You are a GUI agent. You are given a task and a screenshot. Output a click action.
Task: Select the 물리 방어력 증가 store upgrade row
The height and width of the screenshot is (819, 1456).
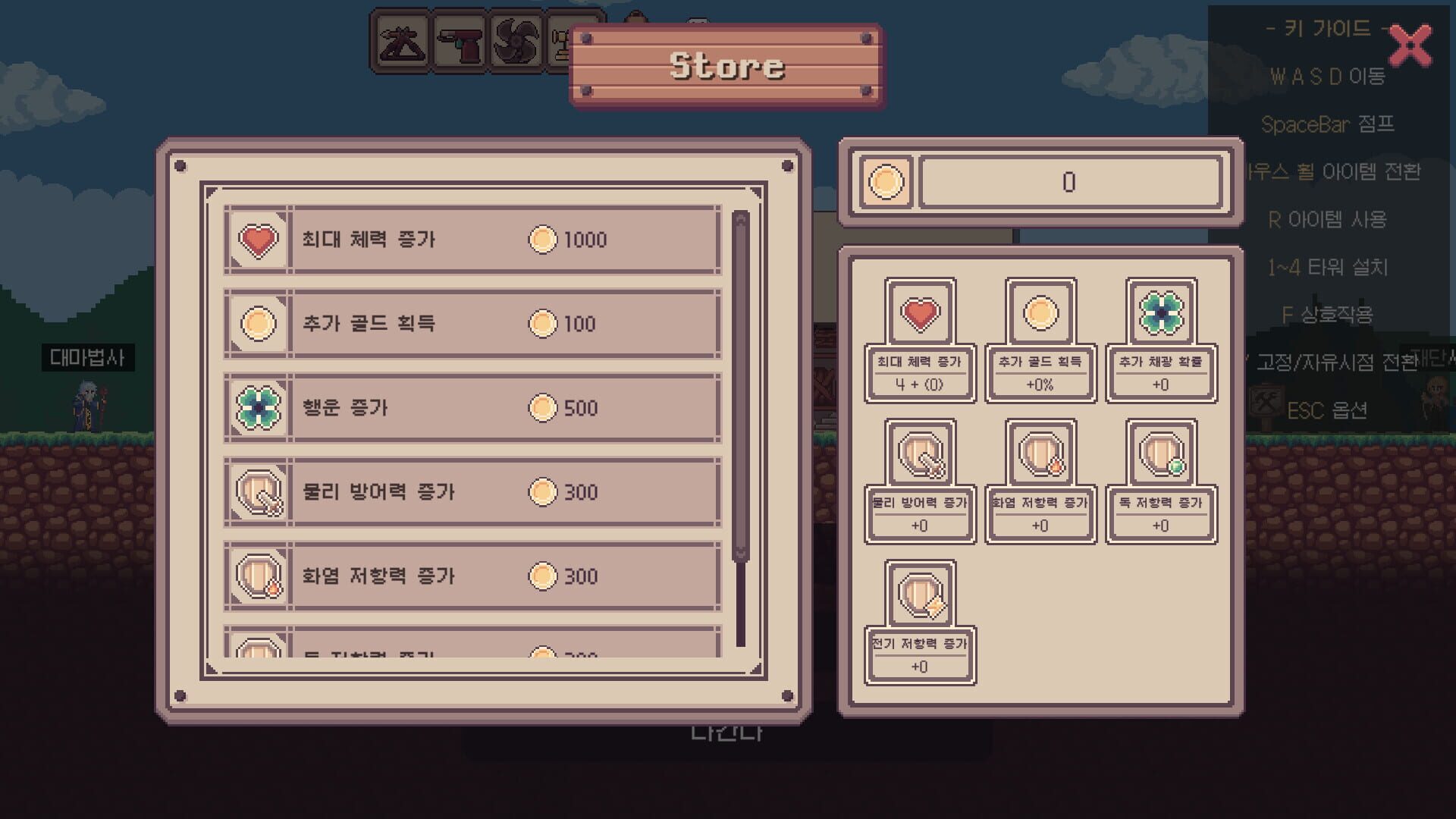[x=469, y=491]
